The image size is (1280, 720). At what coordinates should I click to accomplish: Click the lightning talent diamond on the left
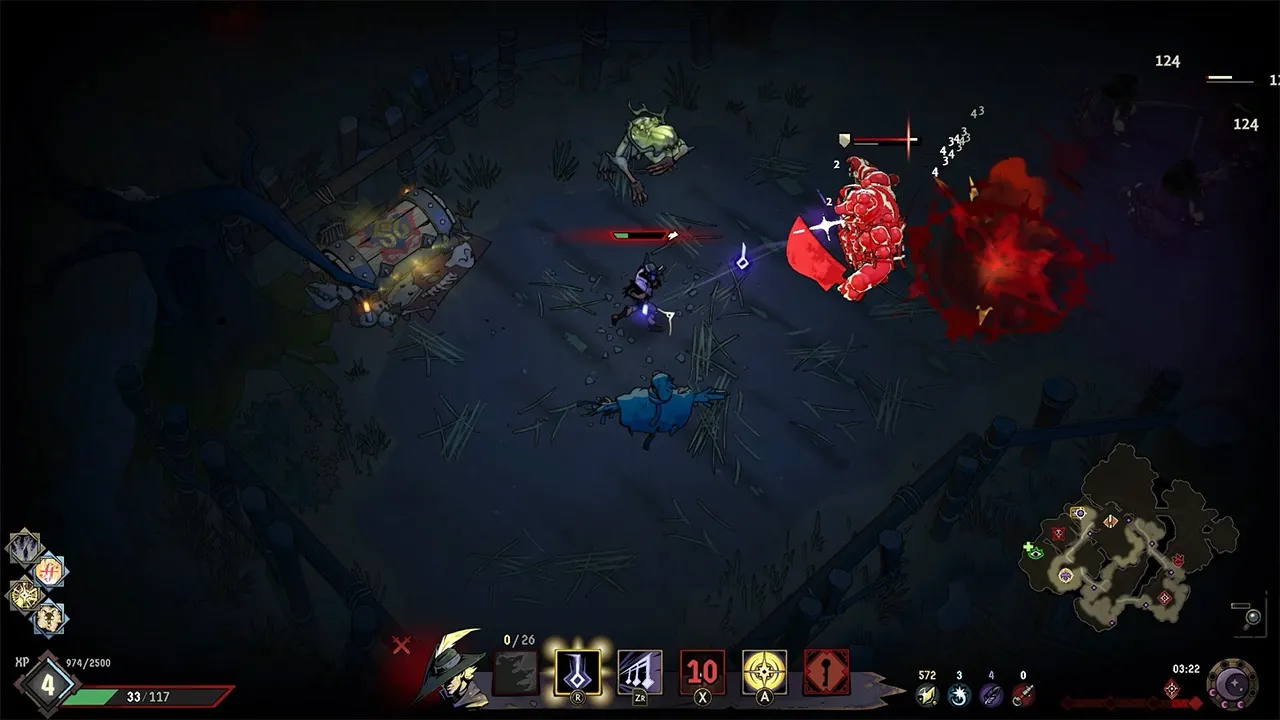[24, 546]
